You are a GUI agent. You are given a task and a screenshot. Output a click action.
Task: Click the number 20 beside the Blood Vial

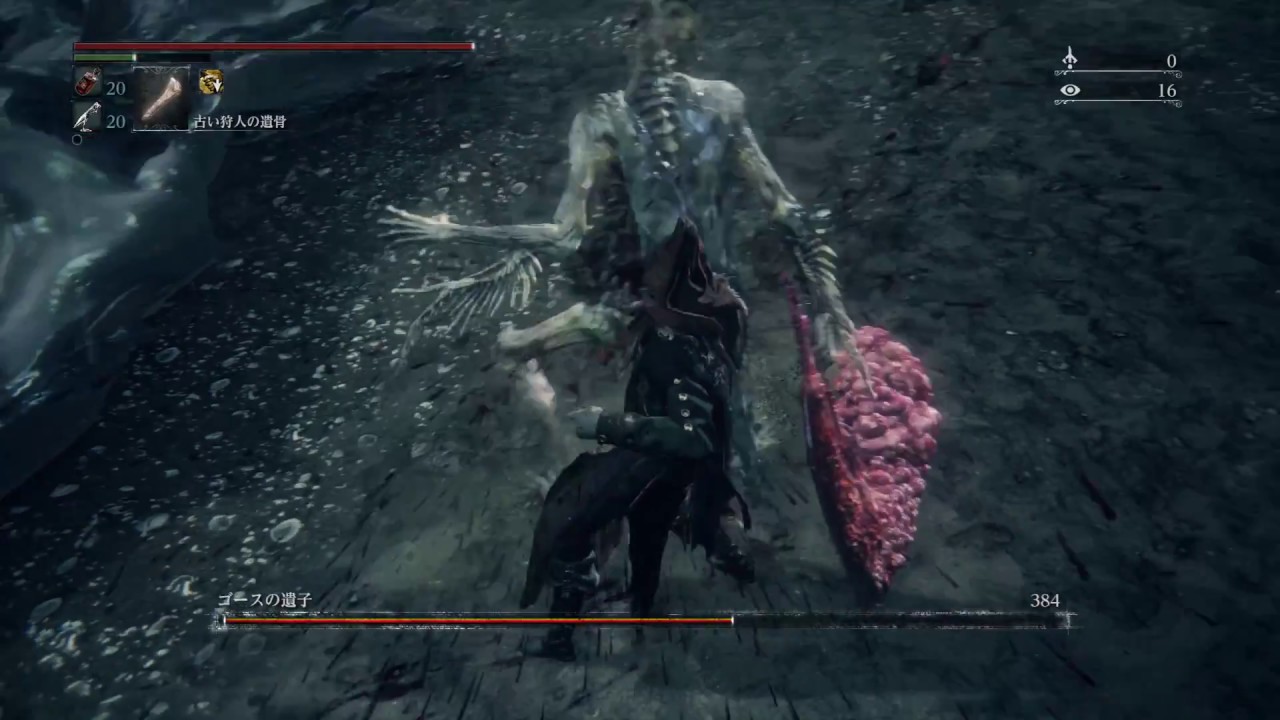click(x=115, y=88)
